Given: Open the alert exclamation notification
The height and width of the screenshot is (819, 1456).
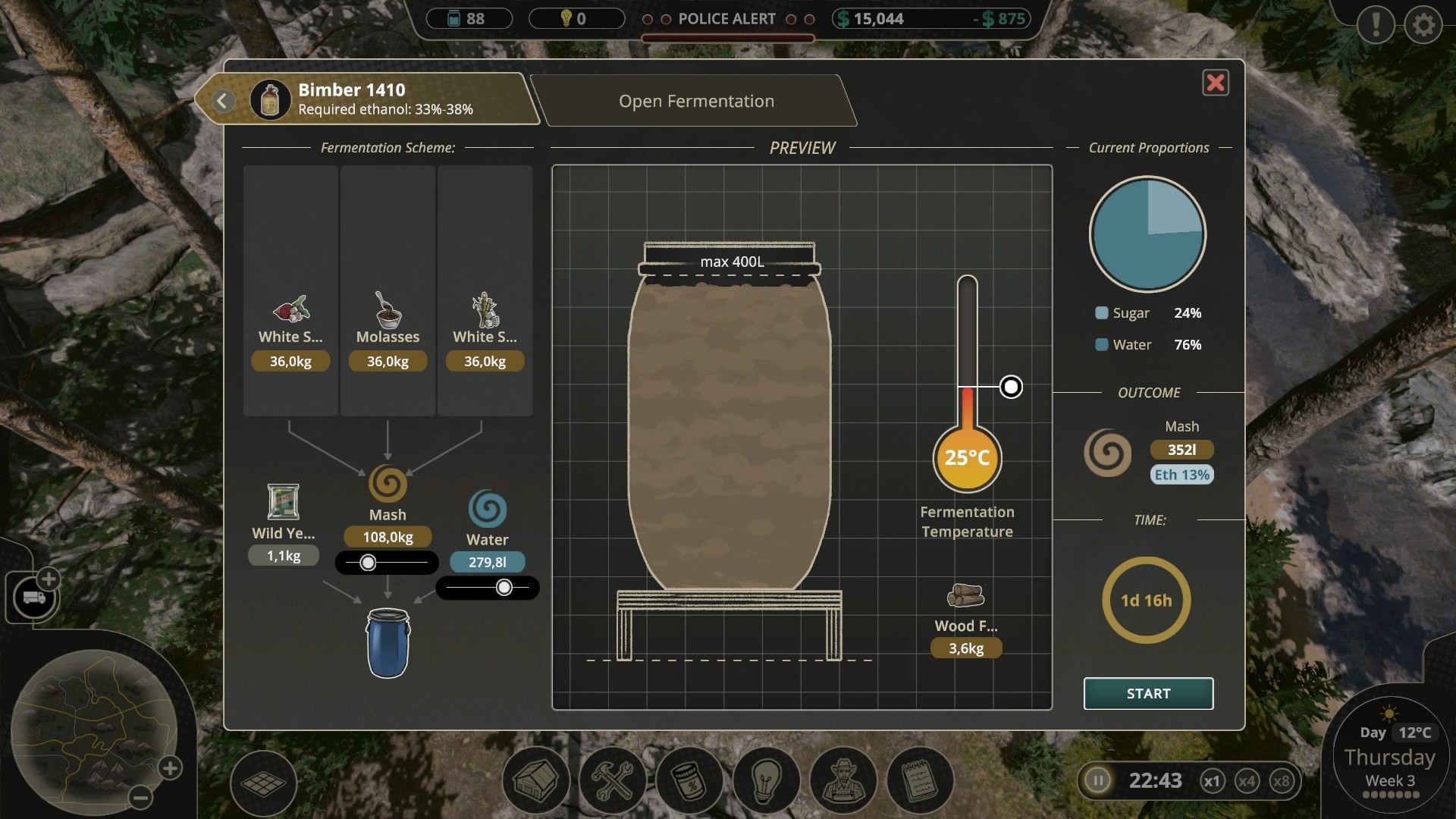Looking at the screenshot, I should tap(1376, 25).
